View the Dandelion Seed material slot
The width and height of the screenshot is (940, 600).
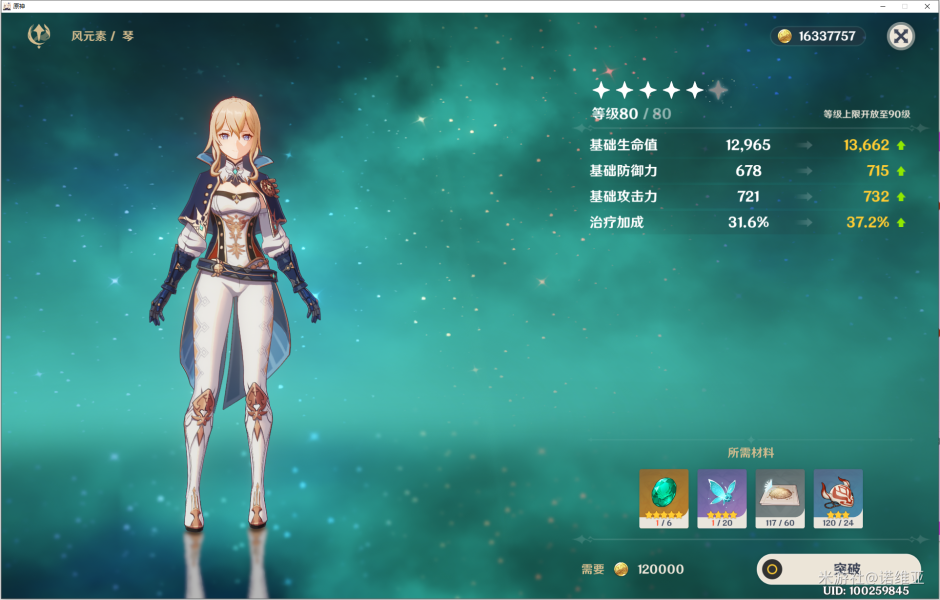coord(780,498)
